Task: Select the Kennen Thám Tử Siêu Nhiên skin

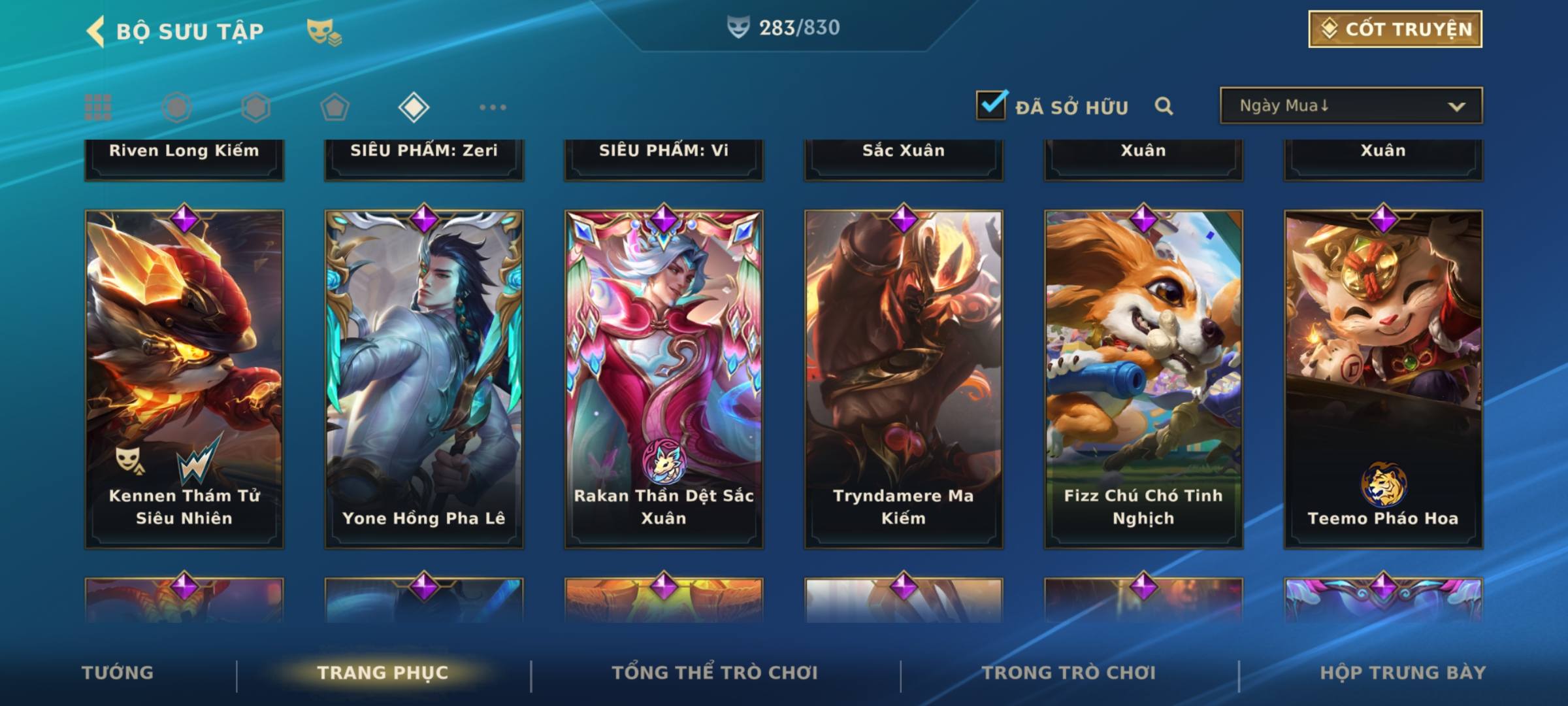Action: (x=184, y=379)
